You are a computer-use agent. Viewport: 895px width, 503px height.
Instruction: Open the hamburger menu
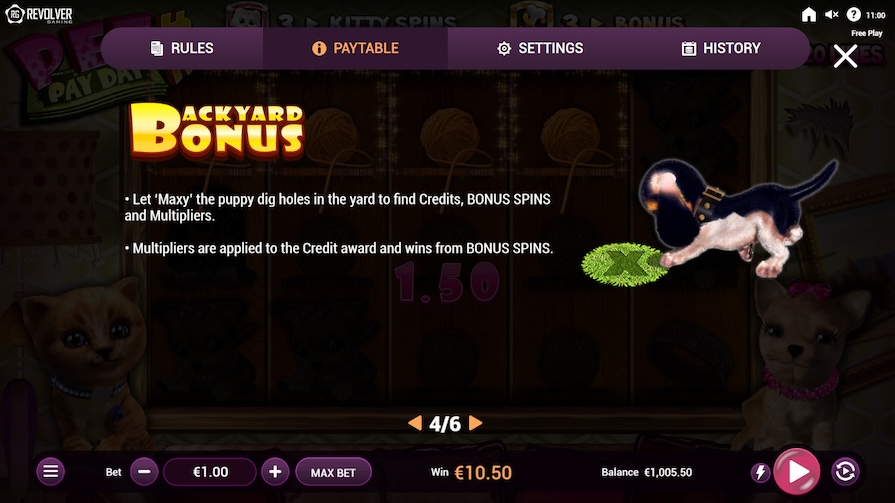click(52, 471)
